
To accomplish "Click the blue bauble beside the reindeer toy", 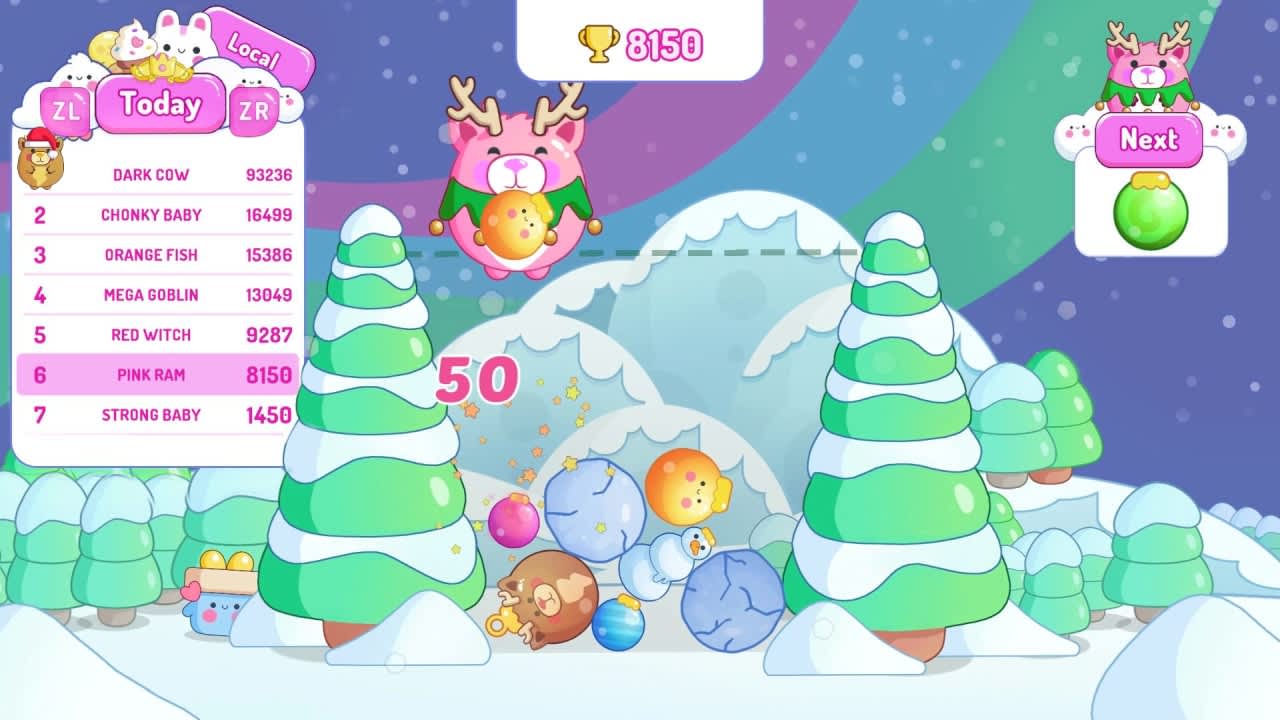I will tap(616, 626).
